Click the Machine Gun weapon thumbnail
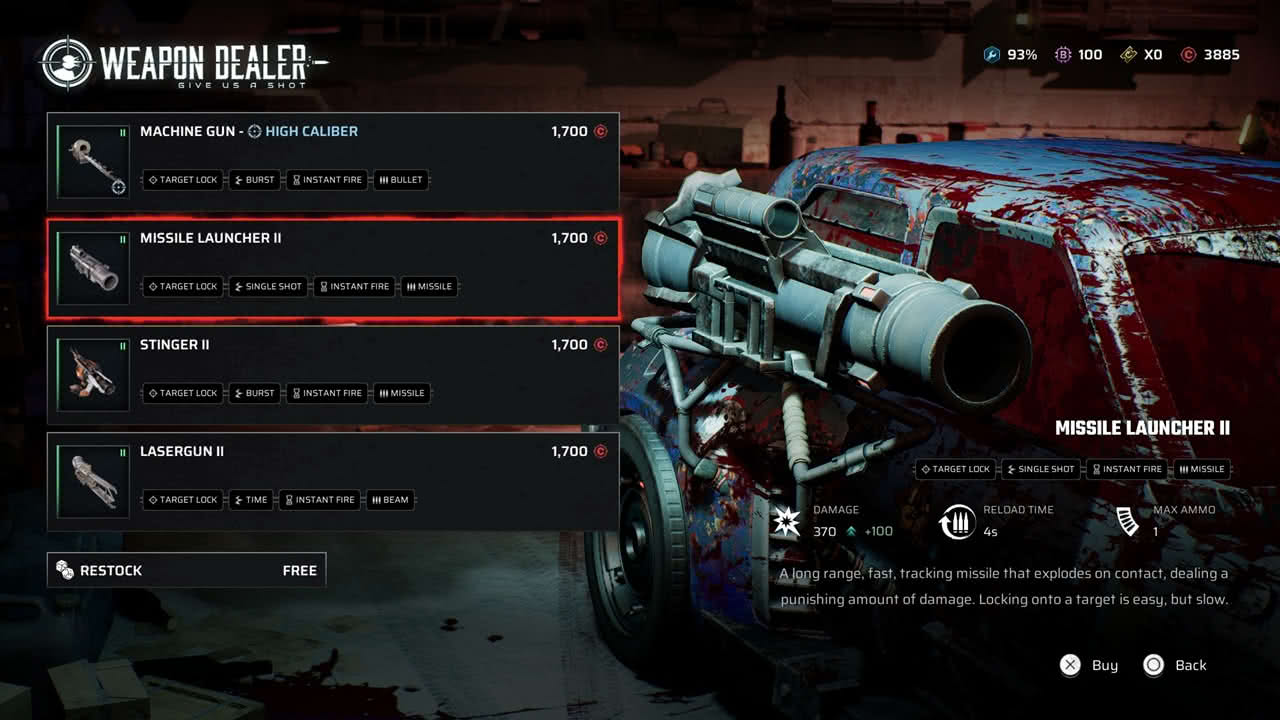1280x720 pixels. pos(93,161)
